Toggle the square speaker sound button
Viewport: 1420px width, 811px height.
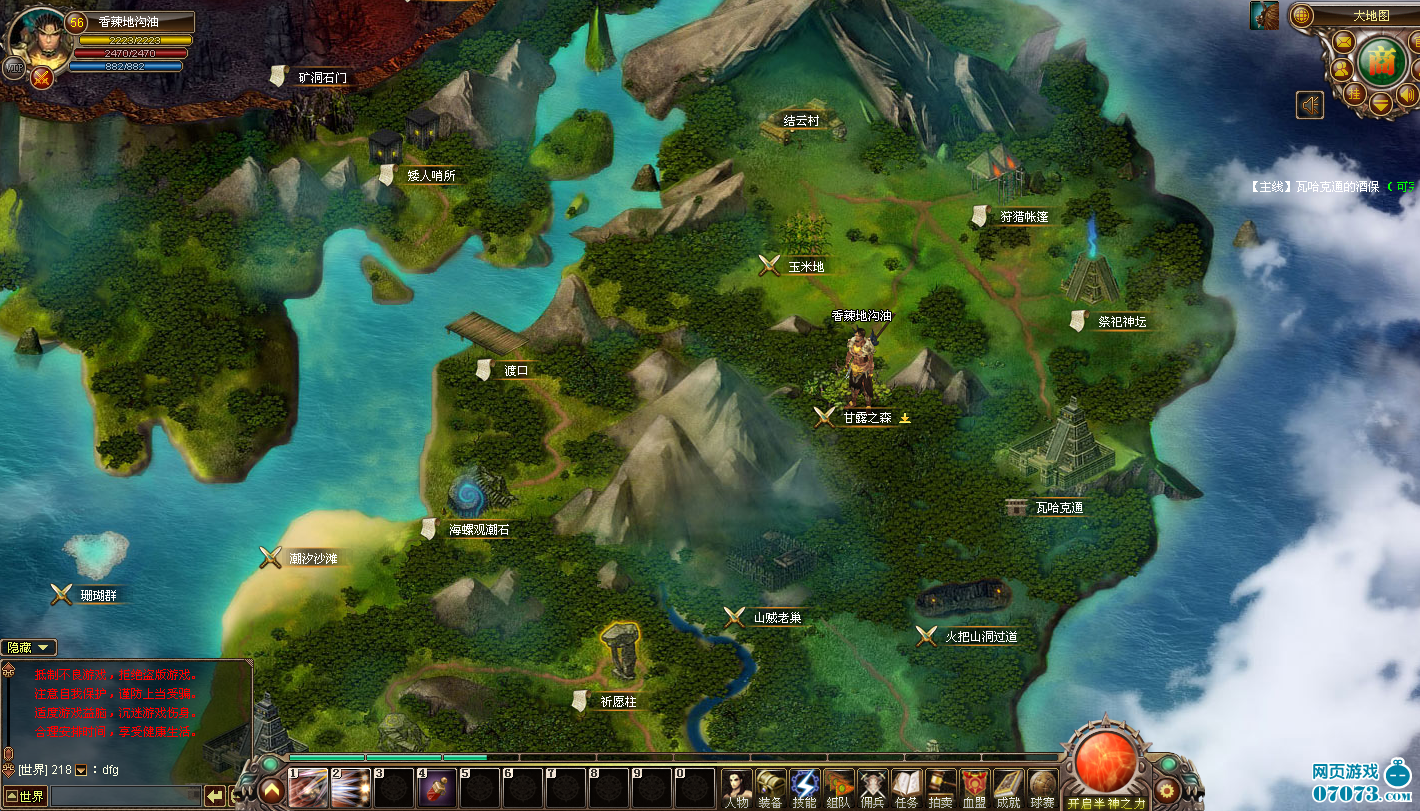coord(1310,104)
